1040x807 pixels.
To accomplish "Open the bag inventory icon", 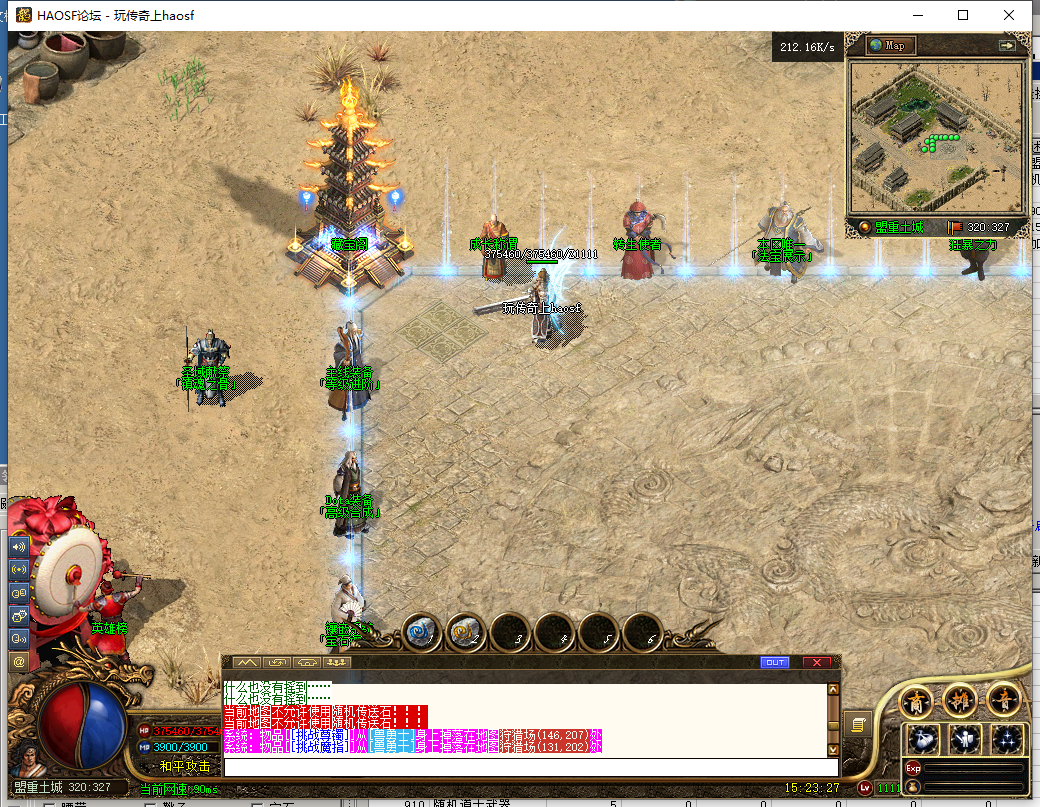I will click(923, 740).
